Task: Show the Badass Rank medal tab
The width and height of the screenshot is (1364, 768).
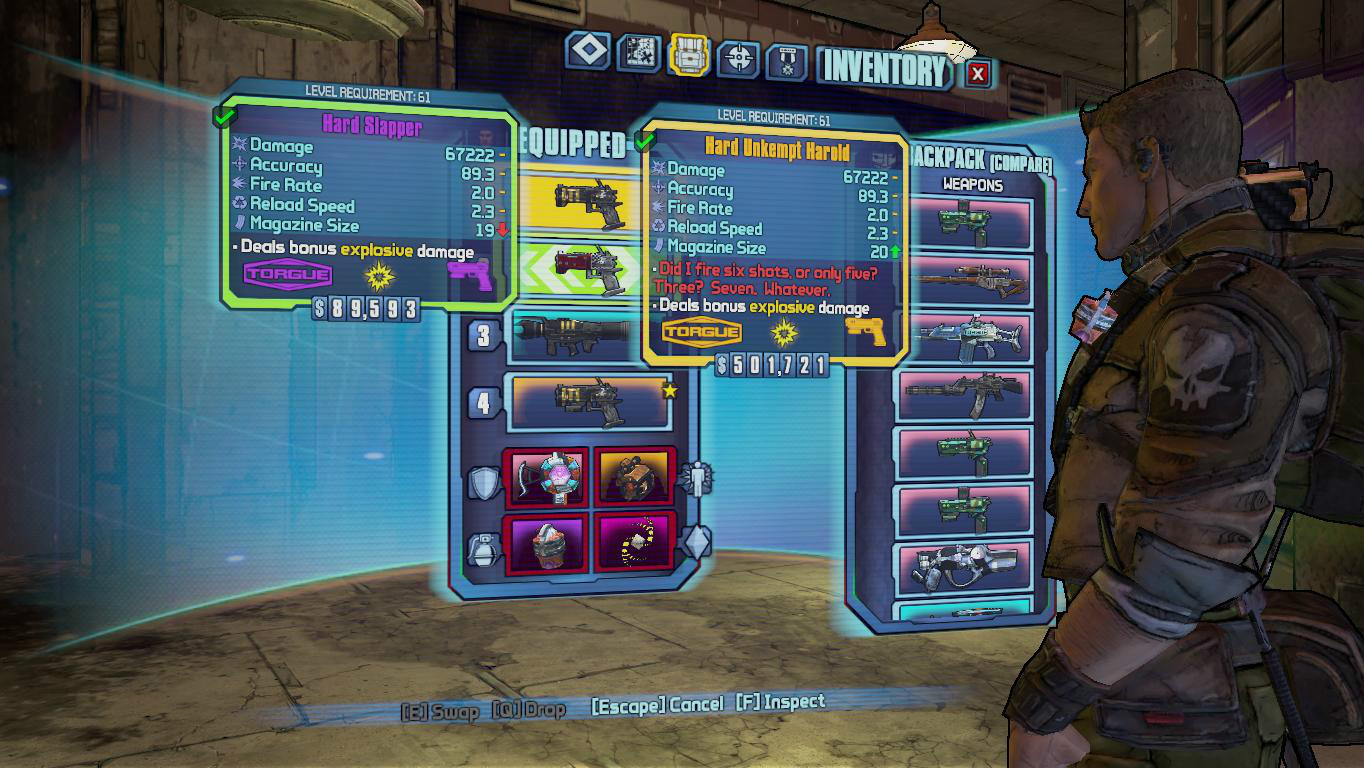Action: coord(787,62)
